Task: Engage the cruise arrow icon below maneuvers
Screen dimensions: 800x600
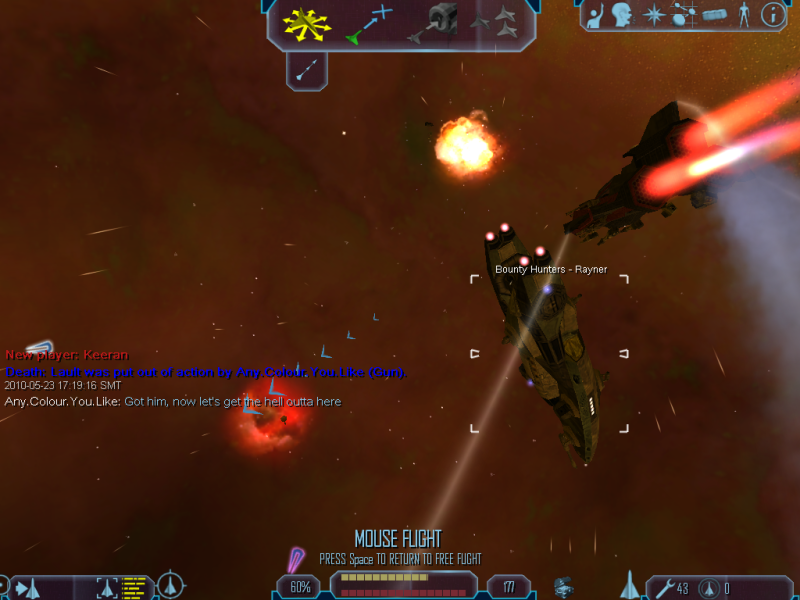Action: [307, 69]
